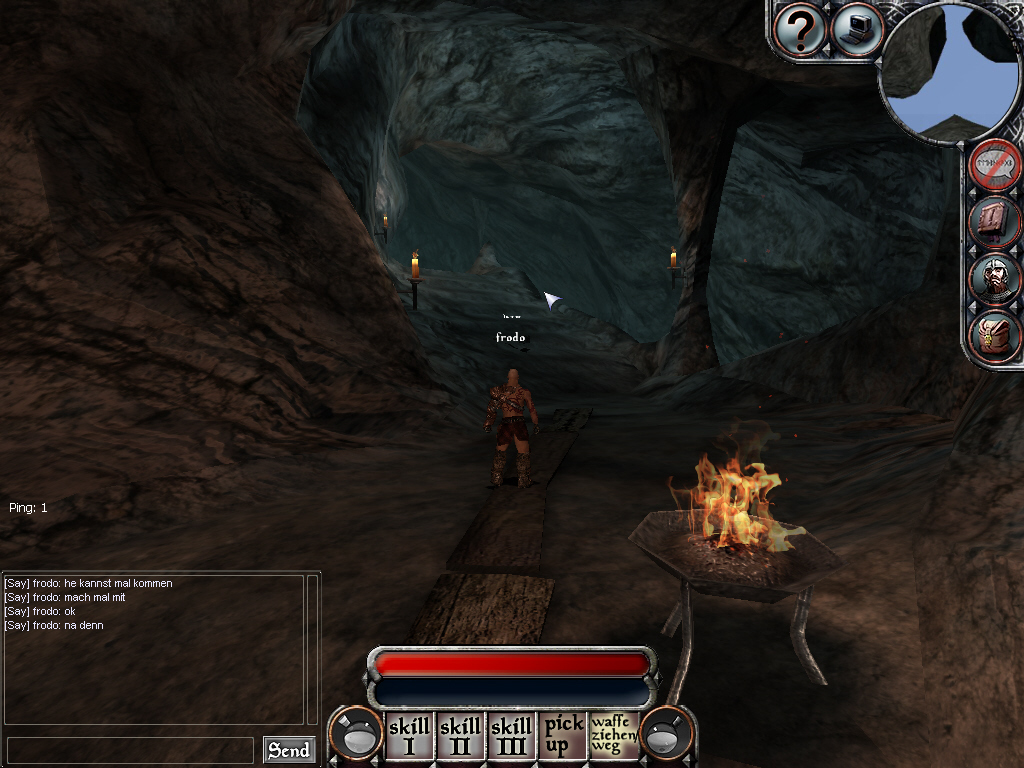This screenshot has height=768, width=1024.
Task: Open the helmeted warrior character icon
Action: [996, 279]
